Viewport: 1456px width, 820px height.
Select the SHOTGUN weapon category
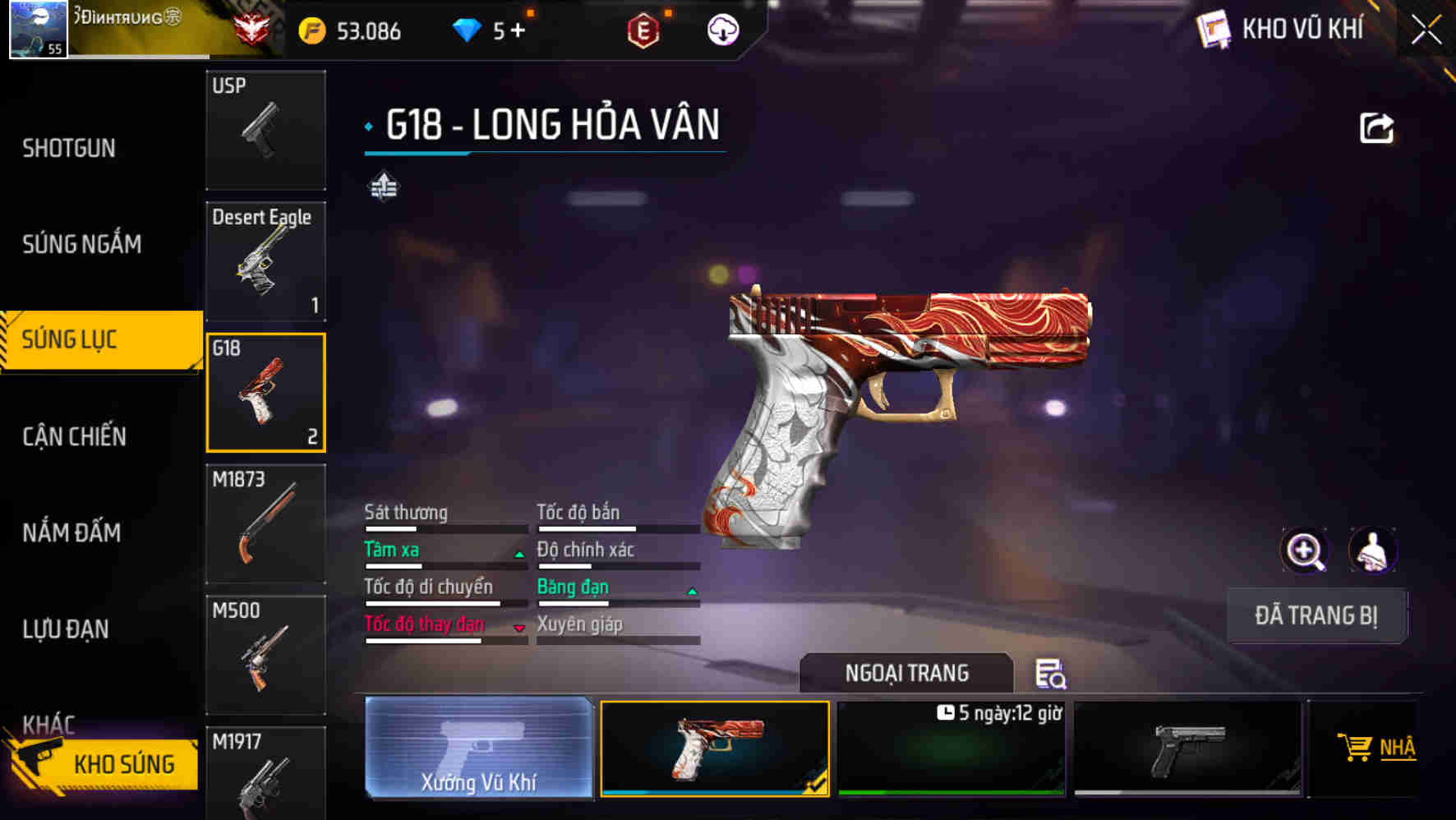click(69, 148)
